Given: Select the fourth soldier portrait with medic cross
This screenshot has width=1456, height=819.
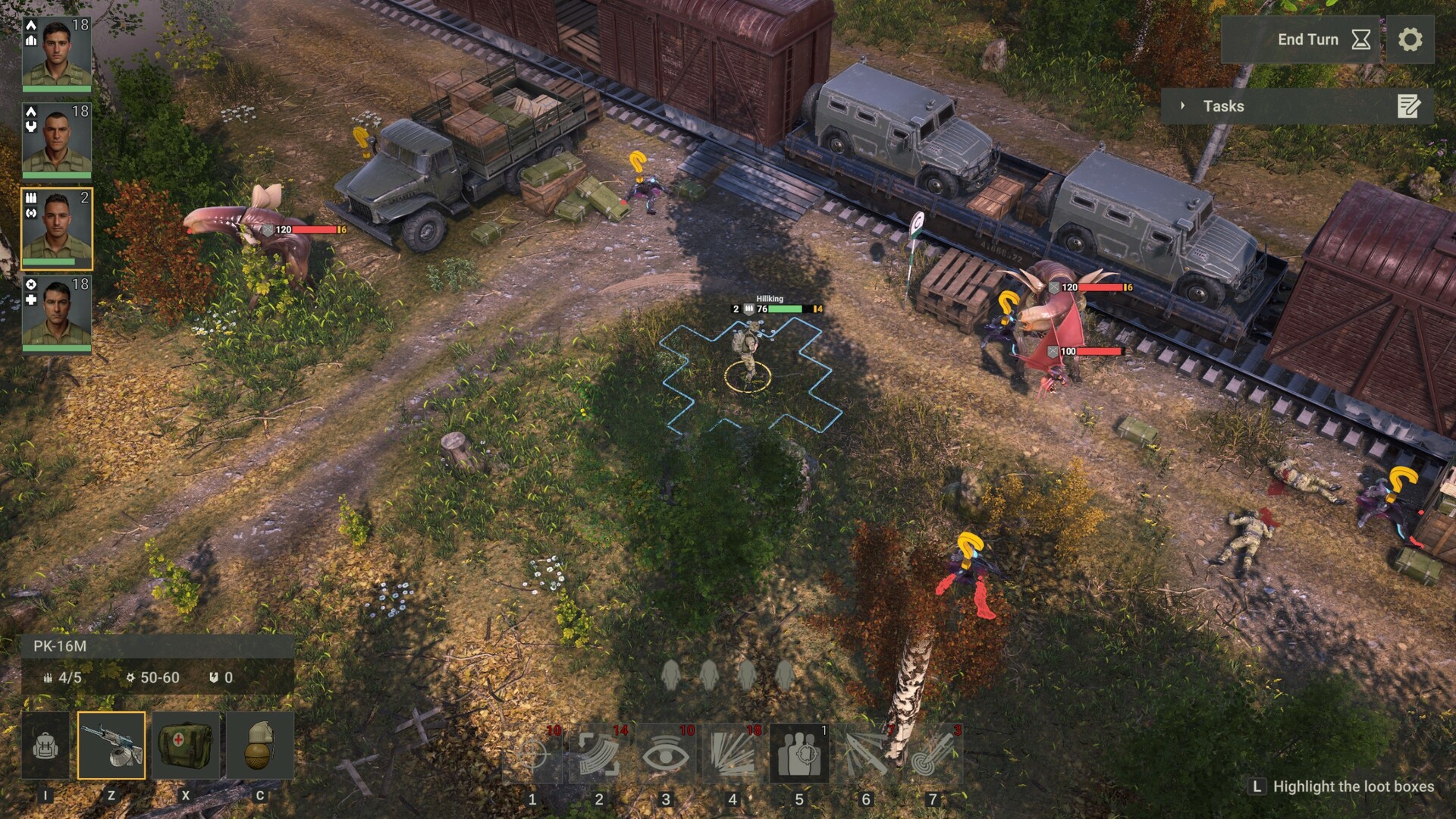Looking at the screenshot, I should coord(57,315).
